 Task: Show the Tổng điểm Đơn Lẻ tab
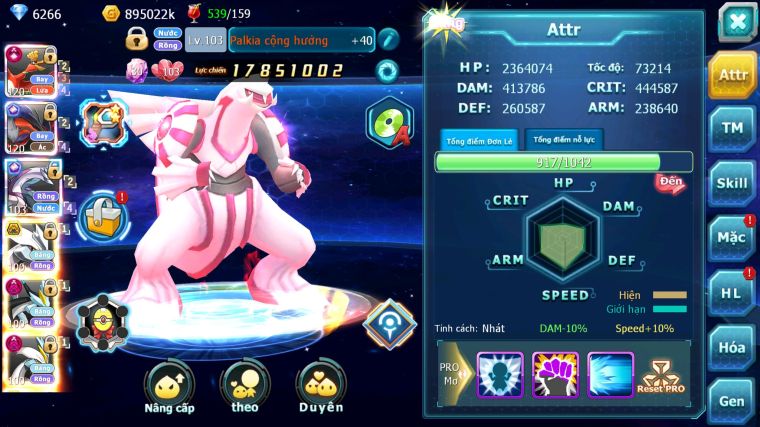click(478, 140)
